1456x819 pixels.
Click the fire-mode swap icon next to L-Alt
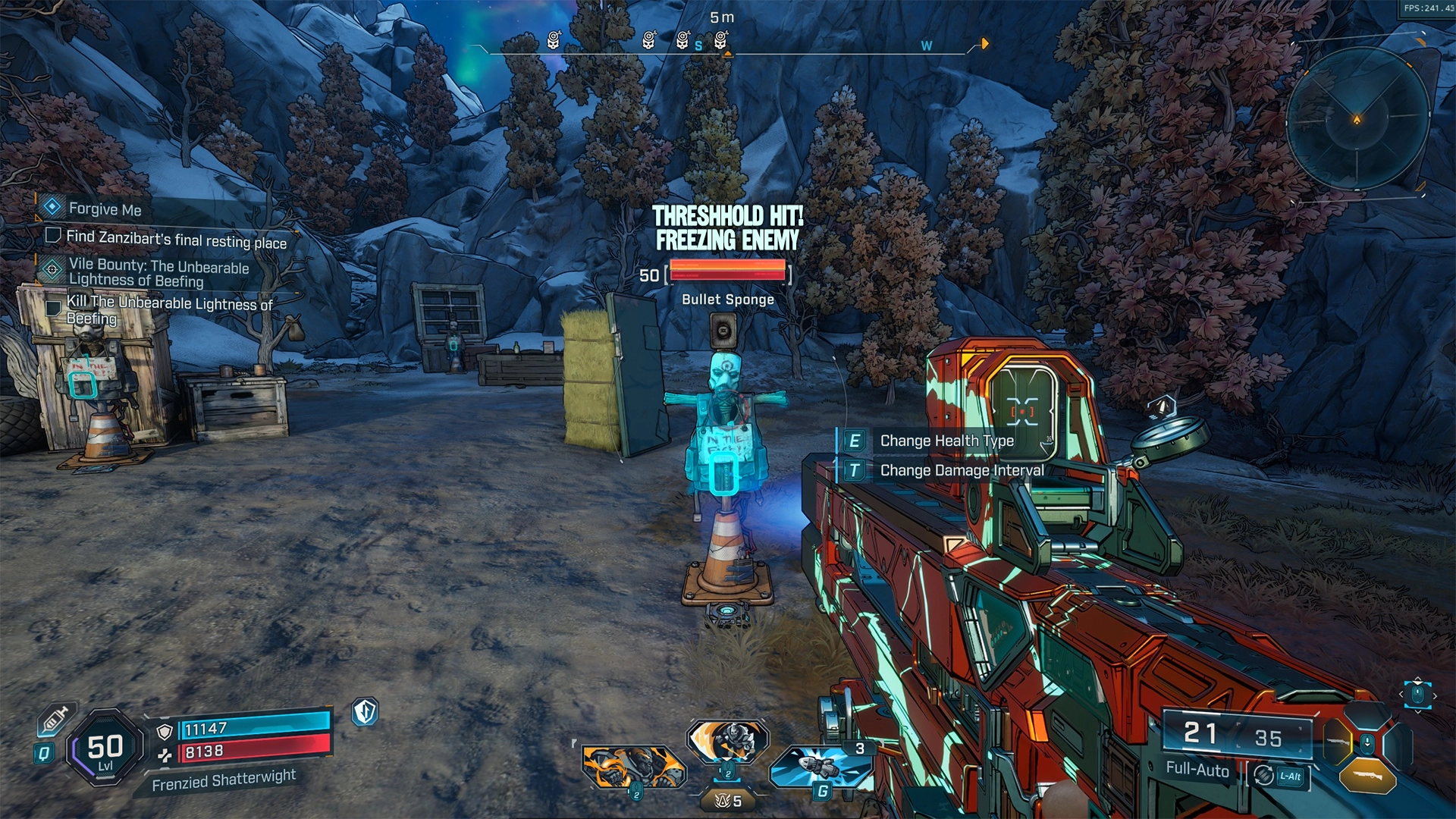pos(1263,773)
